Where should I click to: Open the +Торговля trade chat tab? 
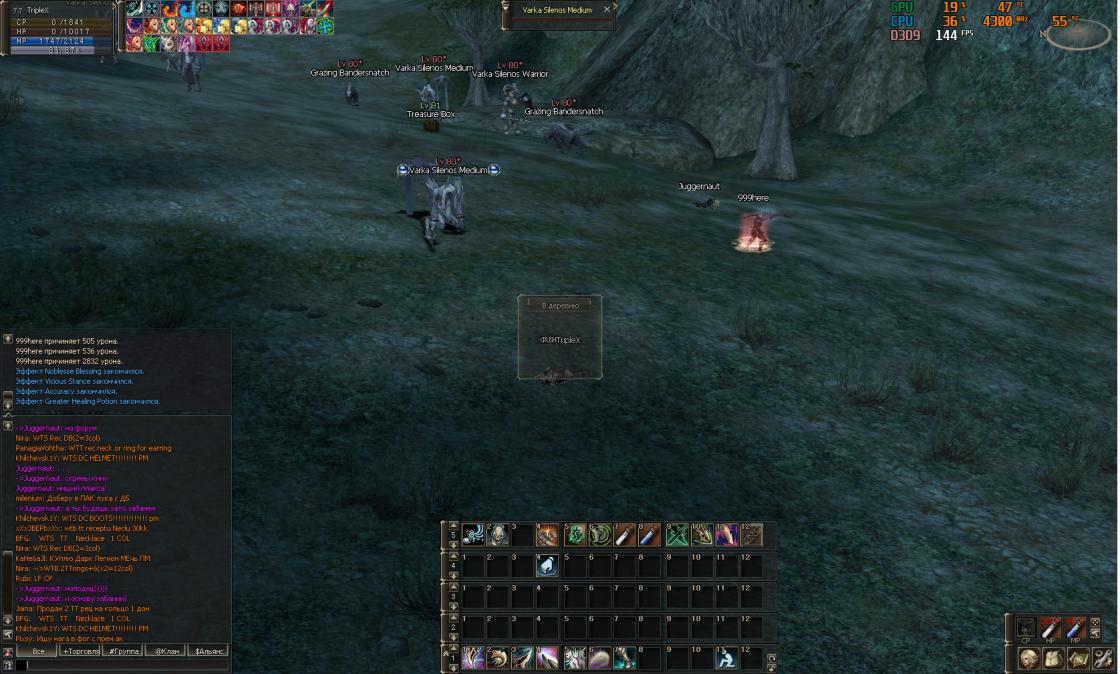(x=80, y=651)
